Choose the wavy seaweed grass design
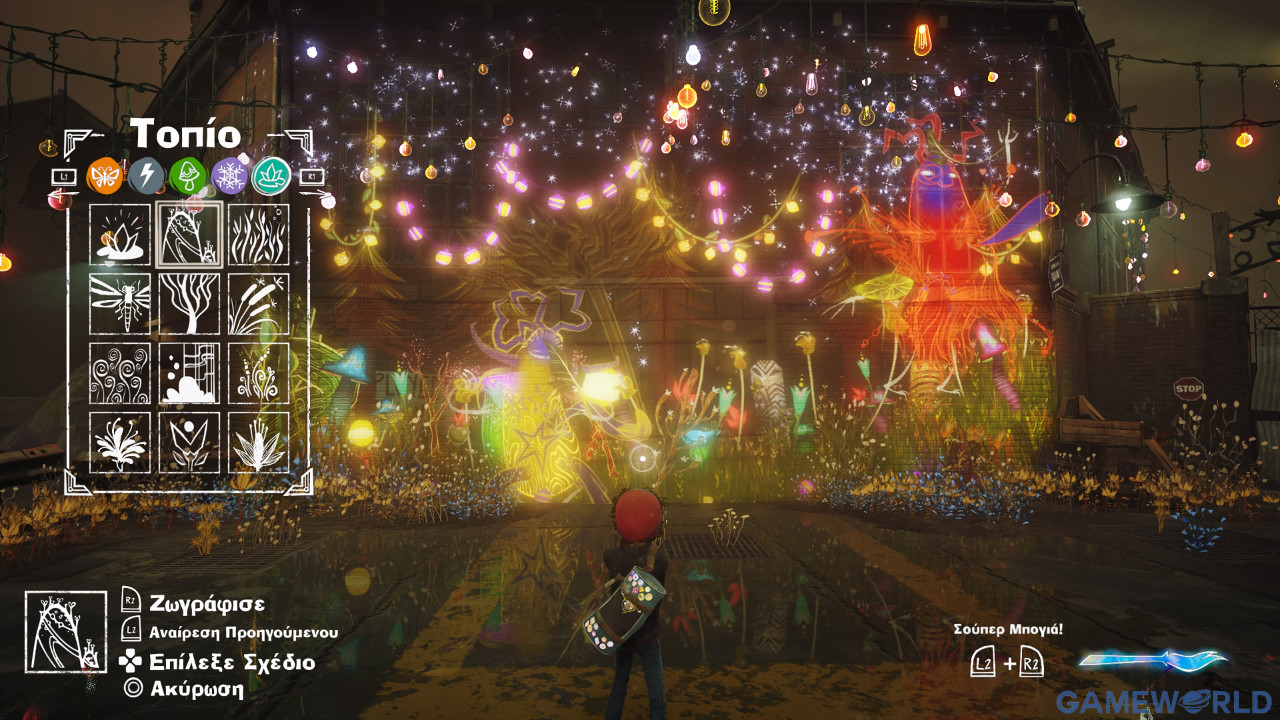 pos(258,235)
